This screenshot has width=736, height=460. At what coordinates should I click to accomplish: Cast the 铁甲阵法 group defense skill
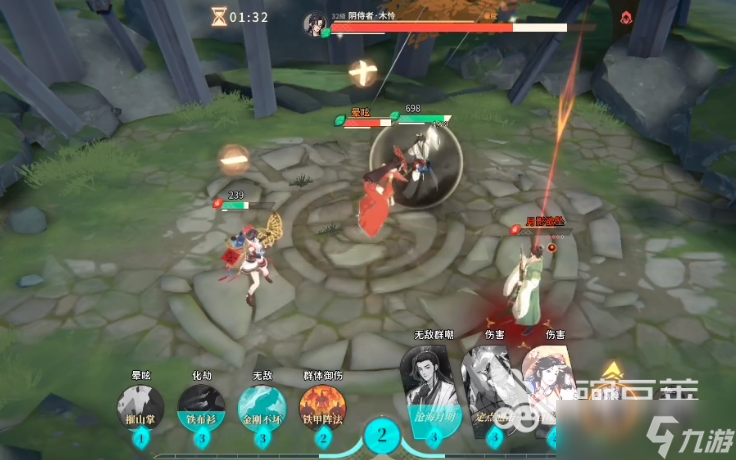323,407
